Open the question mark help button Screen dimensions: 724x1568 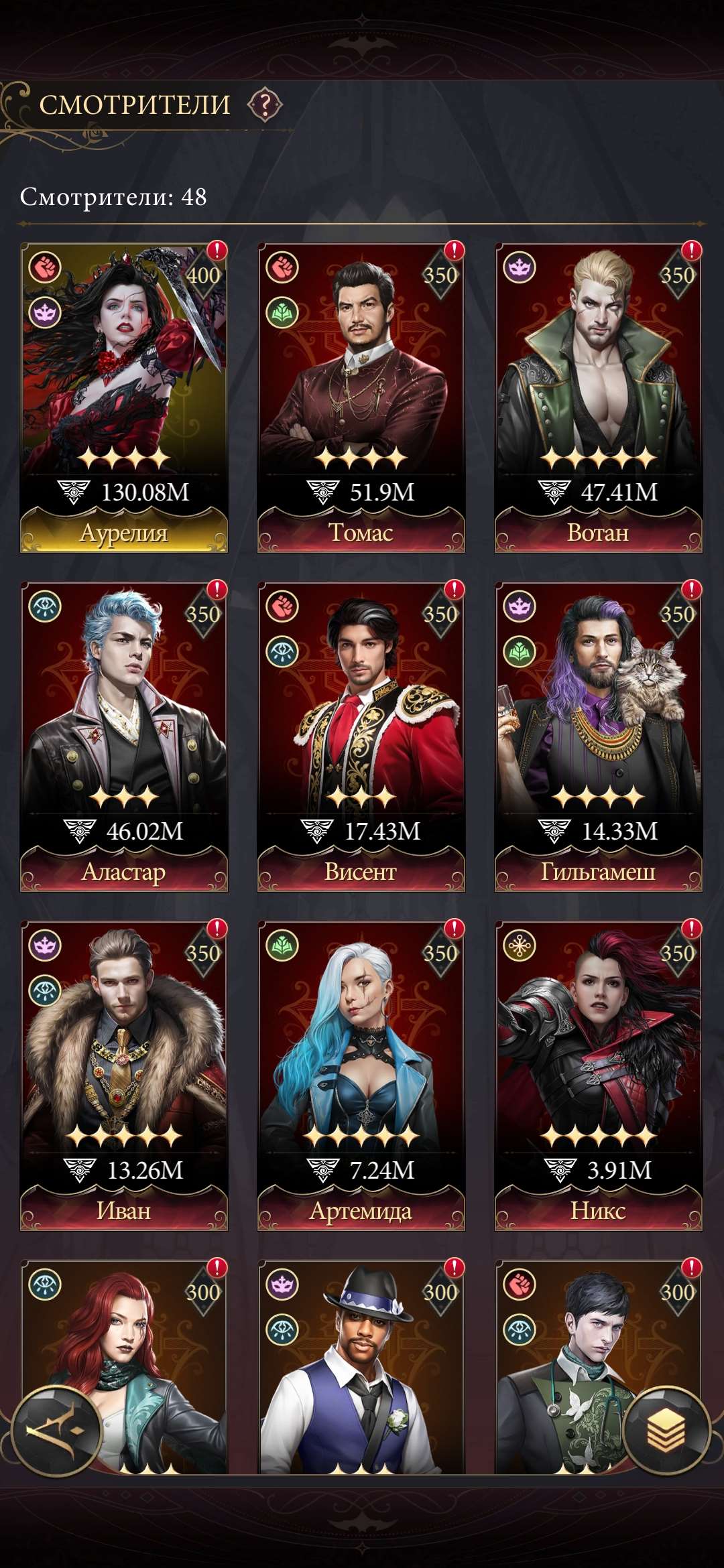pyautogui.click(x=265, y=105)
